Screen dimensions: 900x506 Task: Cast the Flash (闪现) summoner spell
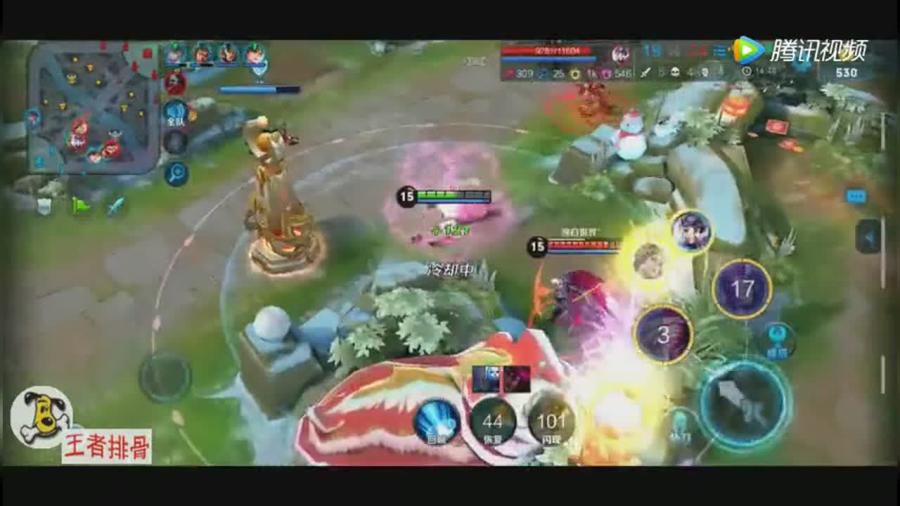click(x=549, y=421)
